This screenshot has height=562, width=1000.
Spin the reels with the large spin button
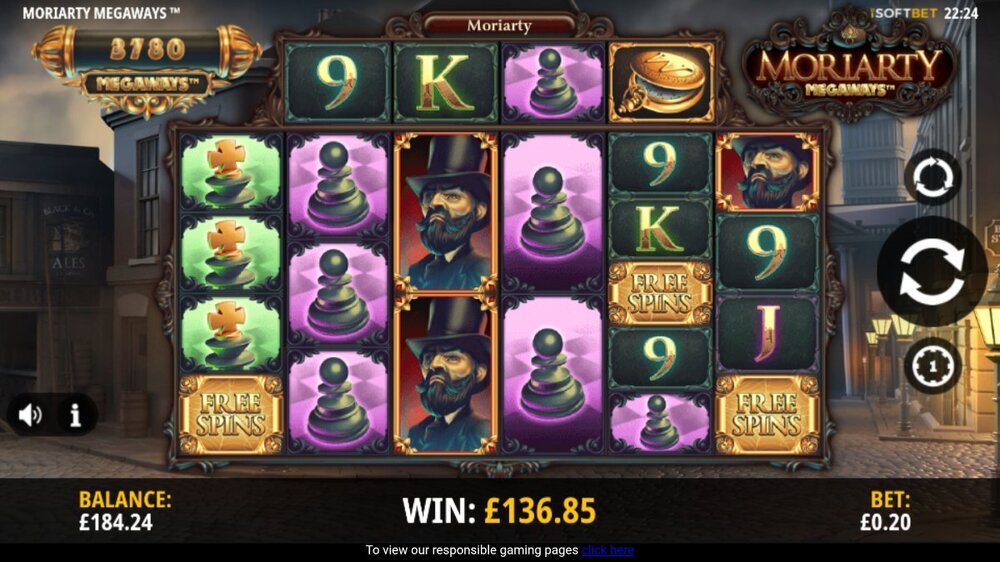tap(932, 271)
